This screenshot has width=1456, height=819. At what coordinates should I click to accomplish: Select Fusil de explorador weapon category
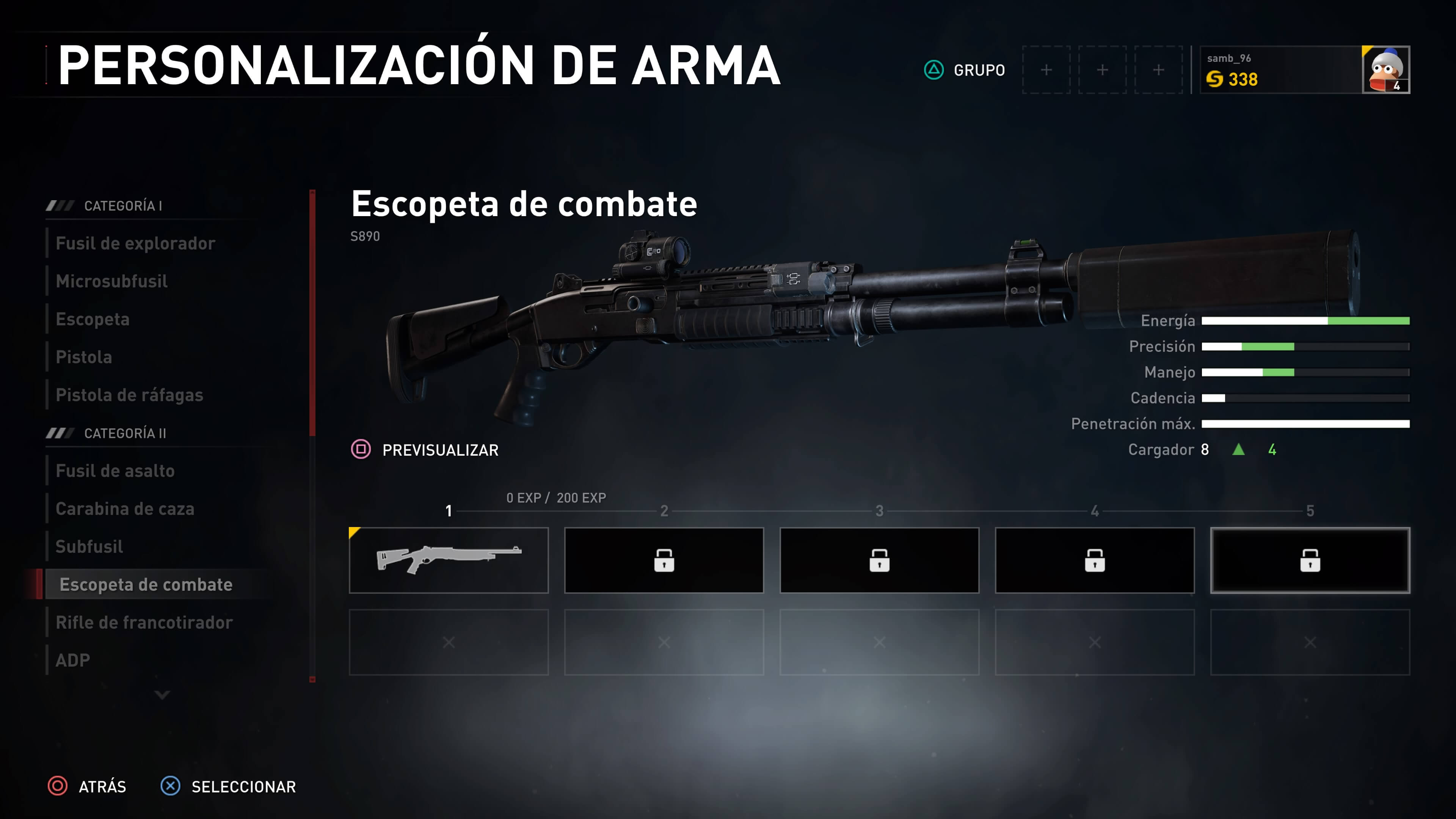[136, 243]
